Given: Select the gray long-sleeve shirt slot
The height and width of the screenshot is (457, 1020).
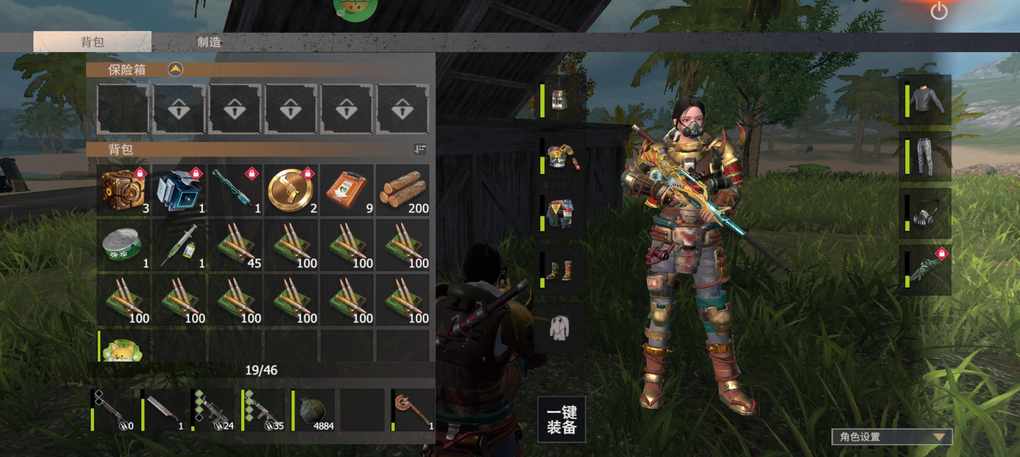Looking at the screenshot, I should tap(927, 100).
